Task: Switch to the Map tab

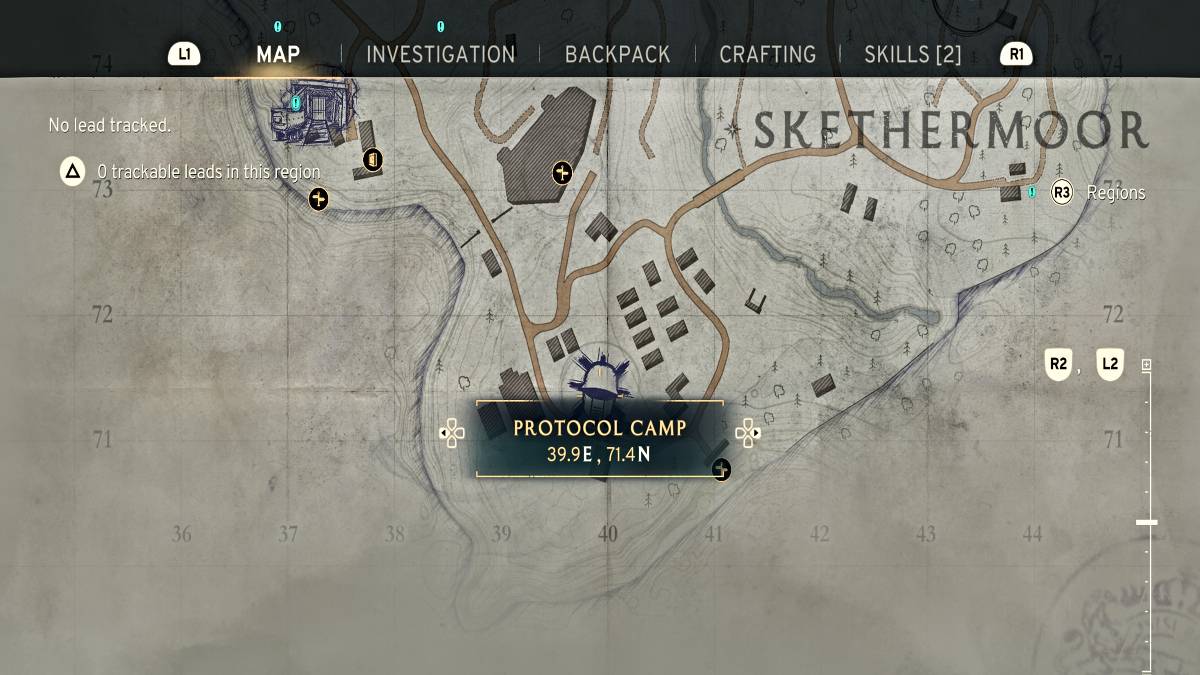Action: click(x=278, y=54)
